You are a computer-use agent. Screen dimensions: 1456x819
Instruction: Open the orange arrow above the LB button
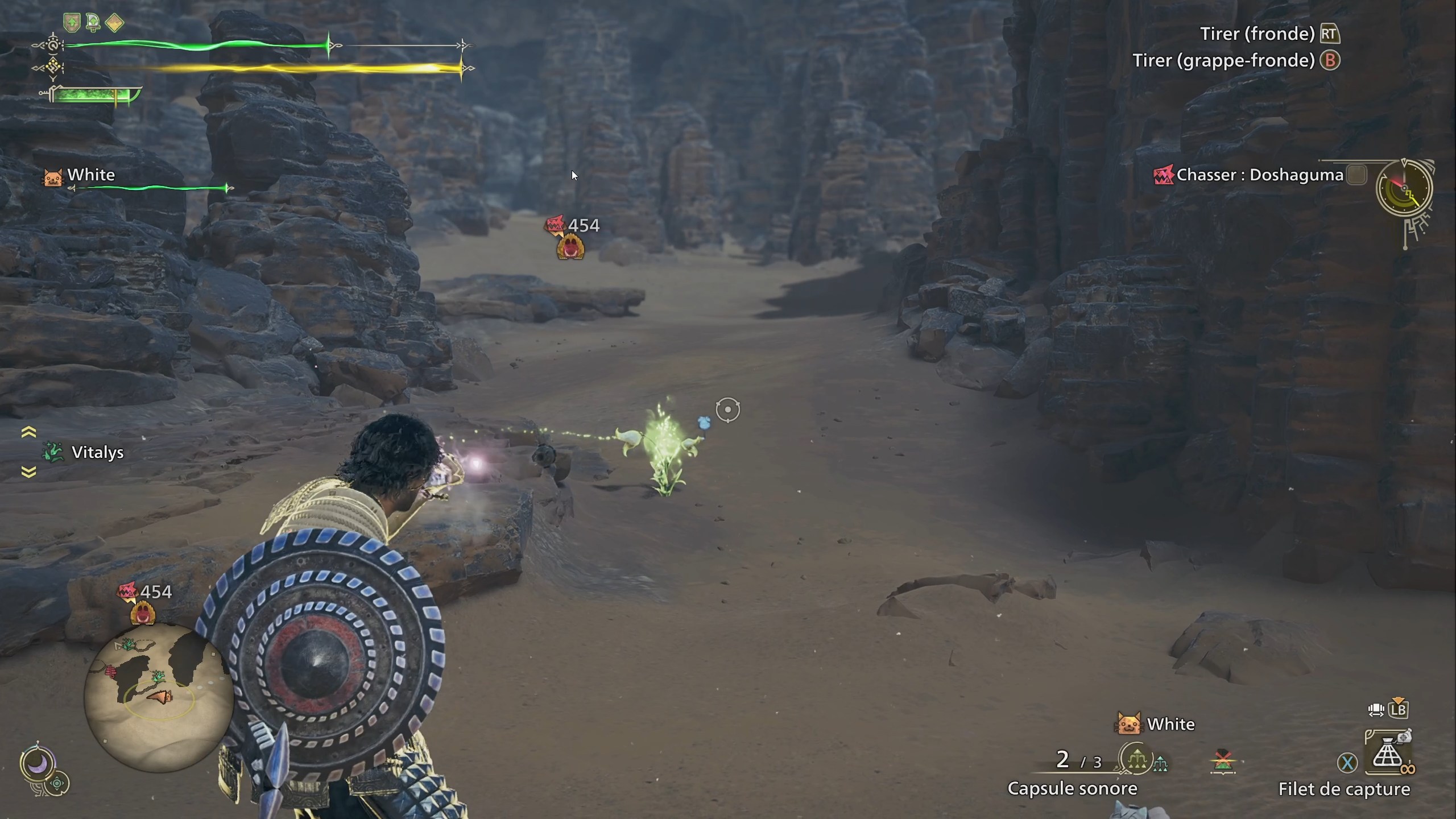[x=1397, y=700]
